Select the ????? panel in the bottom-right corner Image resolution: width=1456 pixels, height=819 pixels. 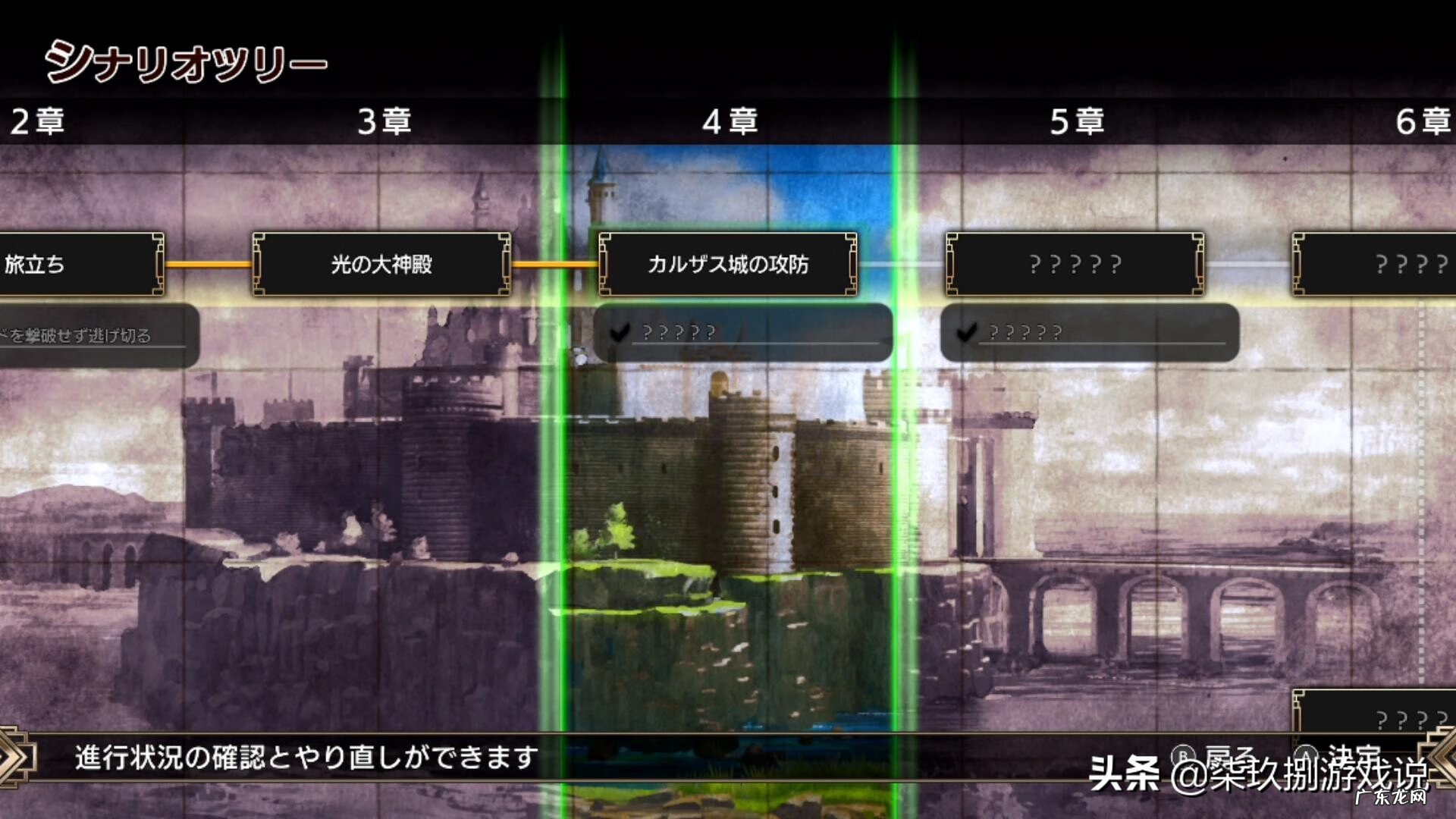pyautogui.click(x=1388, y=713)
